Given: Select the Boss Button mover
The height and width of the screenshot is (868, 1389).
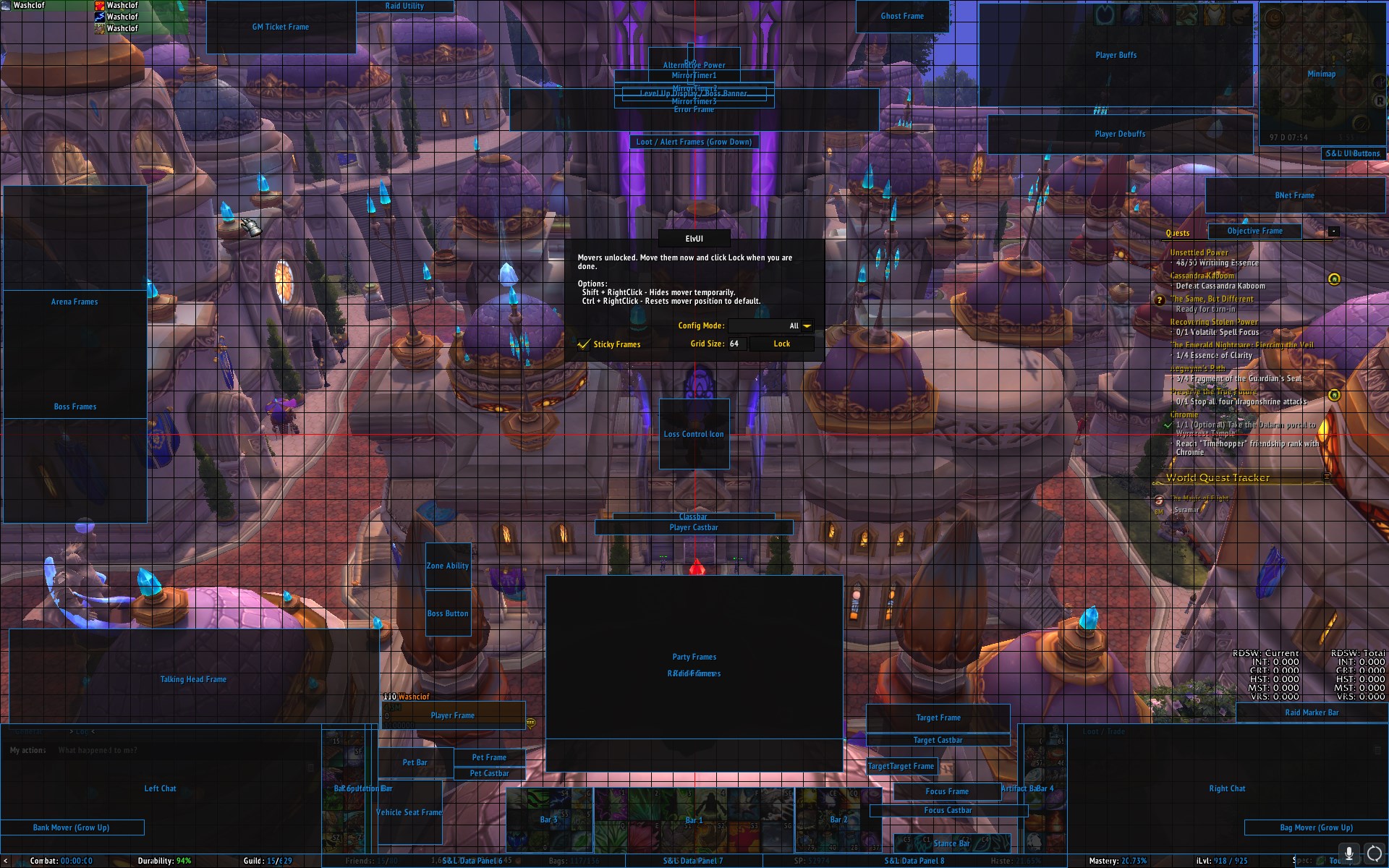Looking at the screenshot, I should point(448,613).
